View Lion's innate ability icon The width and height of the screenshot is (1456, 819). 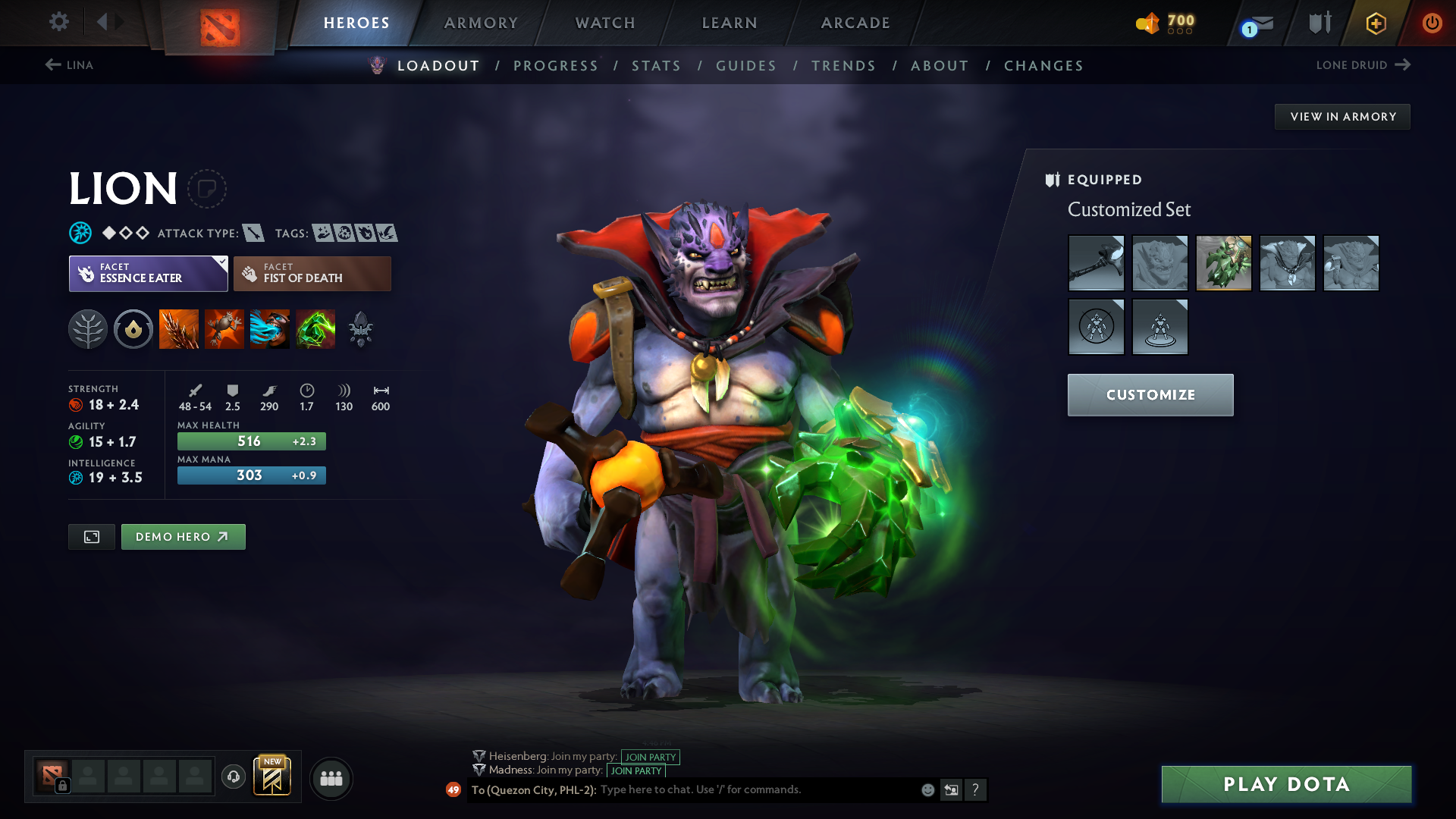pyautogui.click(x=133, y=329)
